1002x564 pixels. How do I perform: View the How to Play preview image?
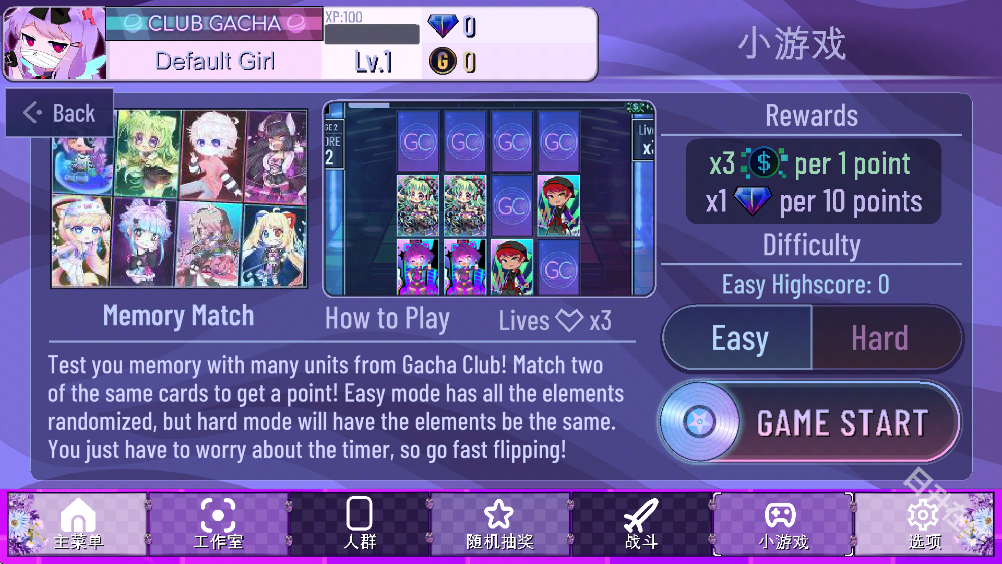[x=489, y=198]
